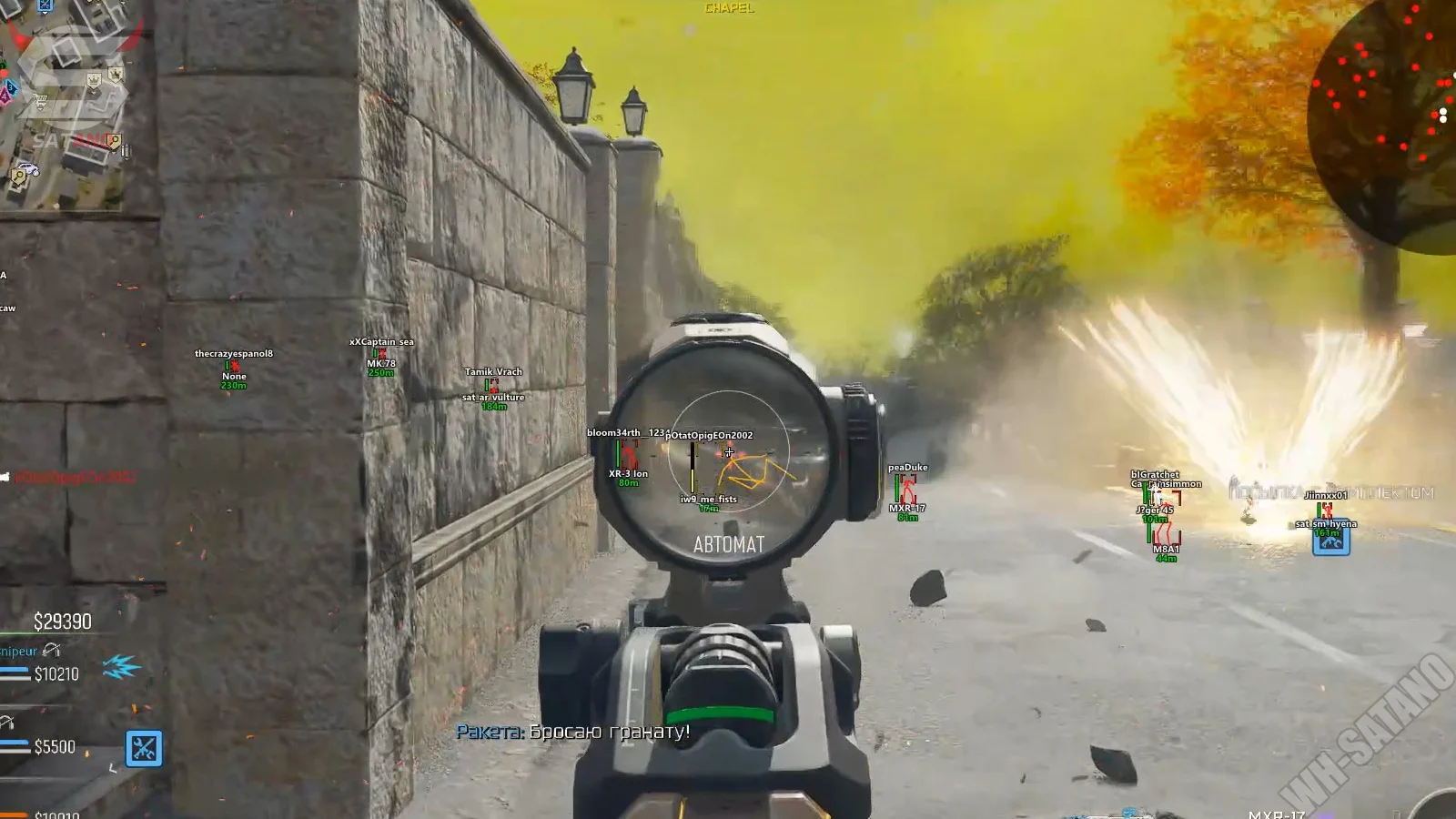Select the squadmate row showing $5500

click(x=53, y=747)
